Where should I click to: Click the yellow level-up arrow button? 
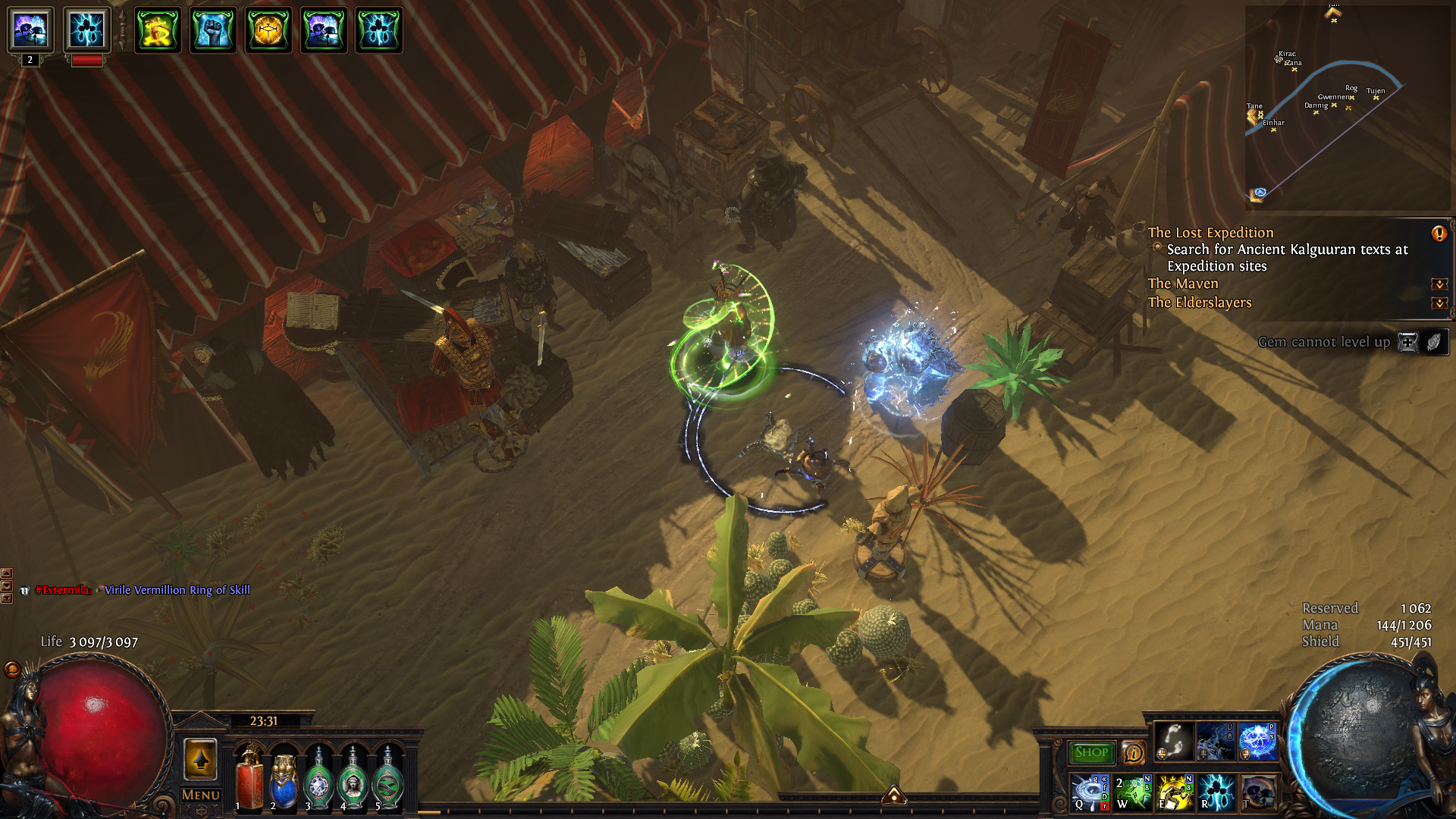point(201,759)
